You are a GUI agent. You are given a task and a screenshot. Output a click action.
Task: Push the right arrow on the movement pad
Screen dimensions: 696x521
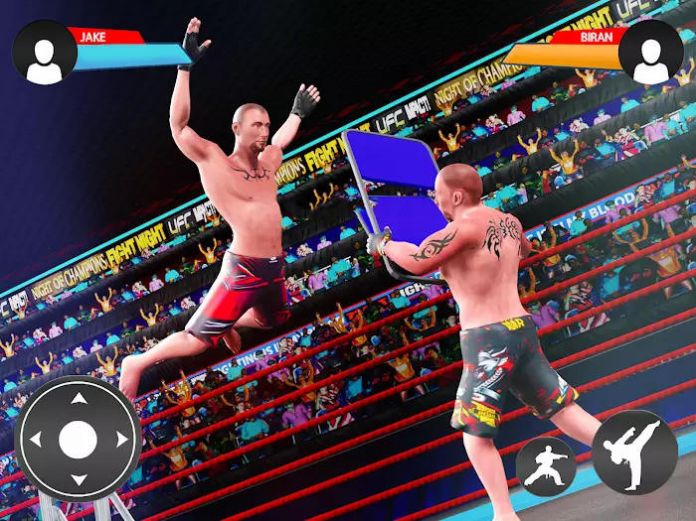tap(121, 439)
